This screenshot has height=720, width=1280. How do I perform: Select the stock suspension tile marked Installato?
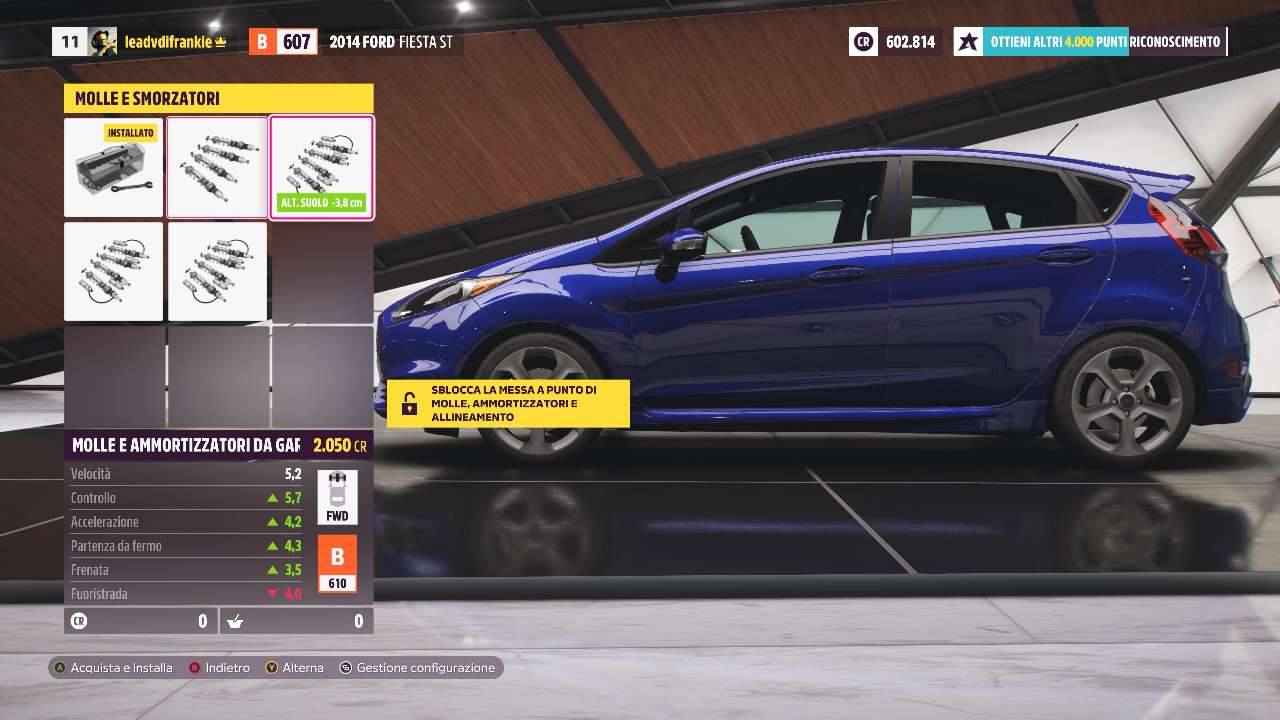[x=114, y=168]
